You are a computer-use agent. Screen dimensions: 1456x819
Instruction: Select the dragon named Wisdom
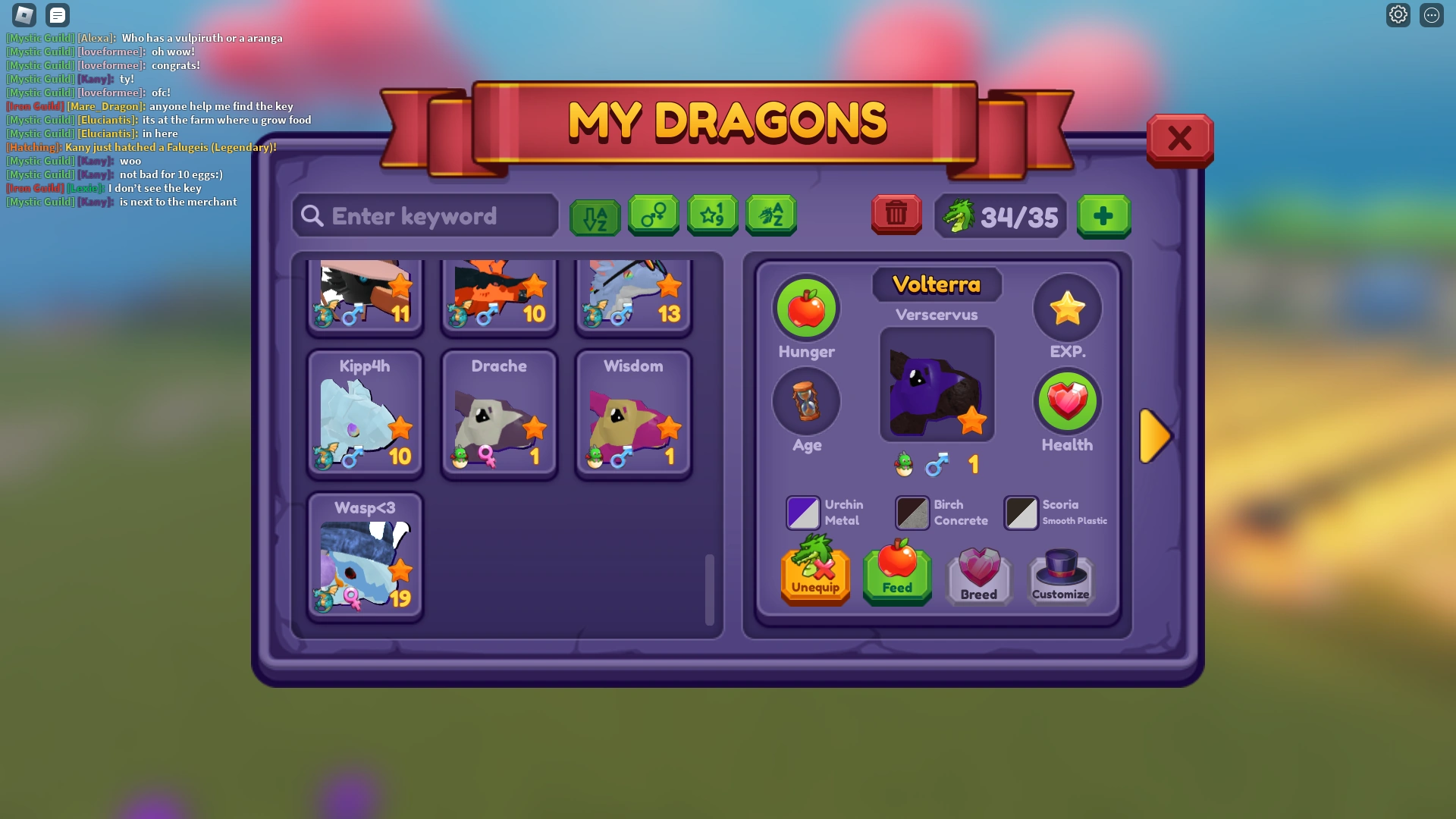point(633,413)
